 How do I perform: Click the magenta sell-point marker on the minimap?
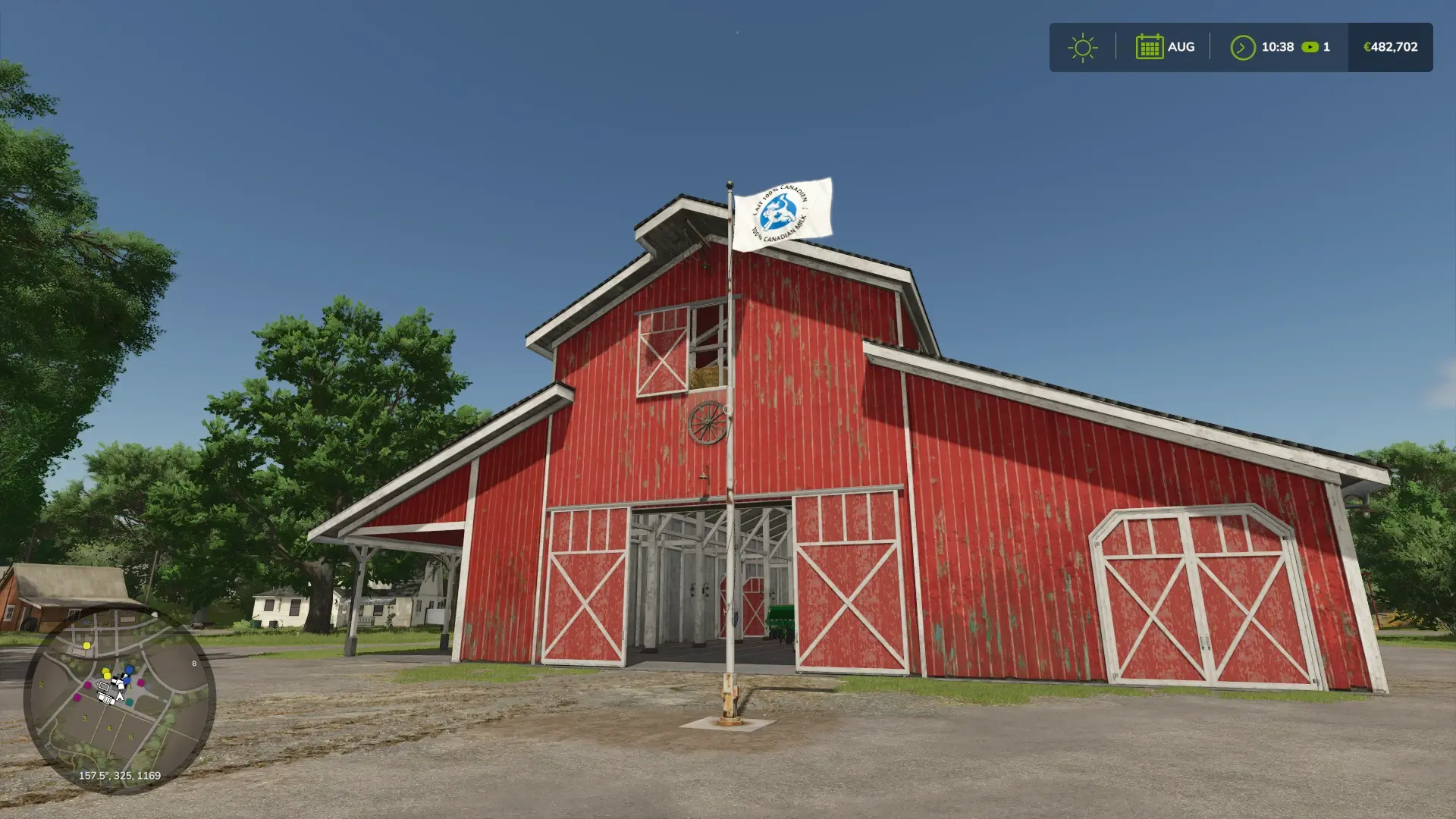click(x=89, y=685)
